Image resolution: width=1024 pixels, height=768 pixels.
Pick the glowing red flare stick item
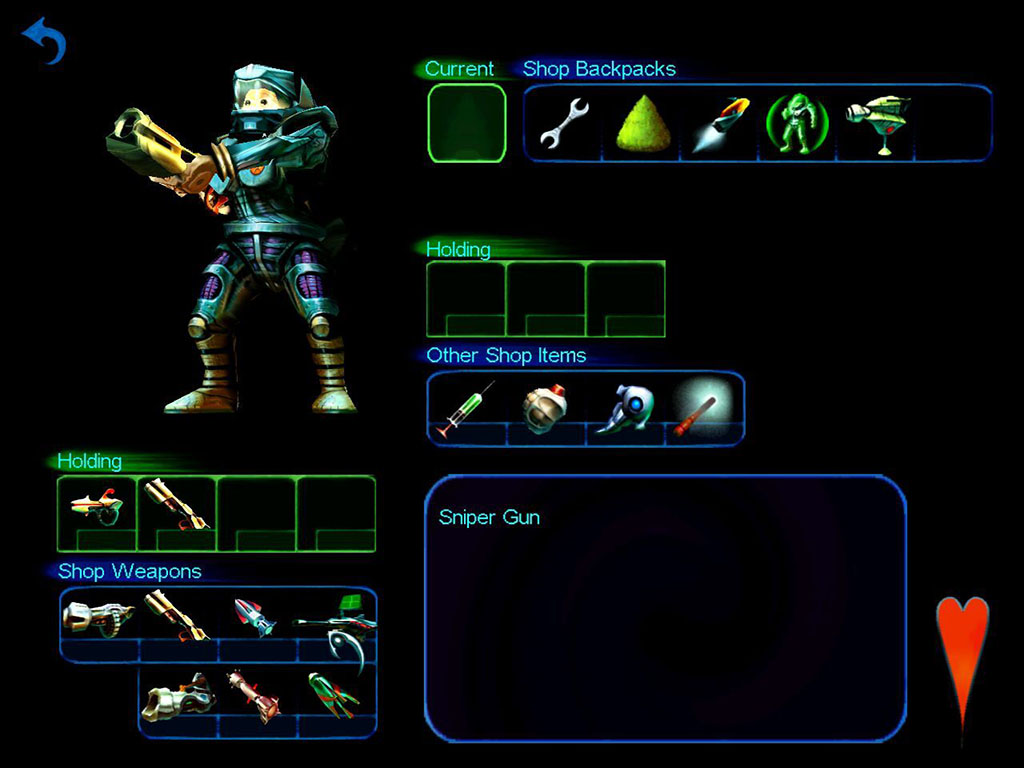pyautogui.click(x=703, y=408)
